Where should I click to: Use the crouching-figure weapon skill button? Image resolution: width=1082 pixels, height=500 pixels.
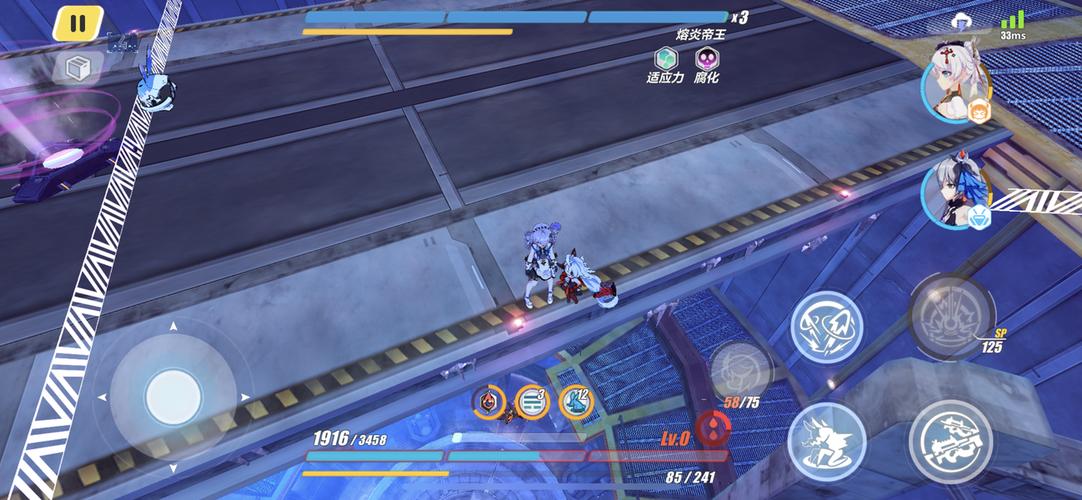click(826, 440)
